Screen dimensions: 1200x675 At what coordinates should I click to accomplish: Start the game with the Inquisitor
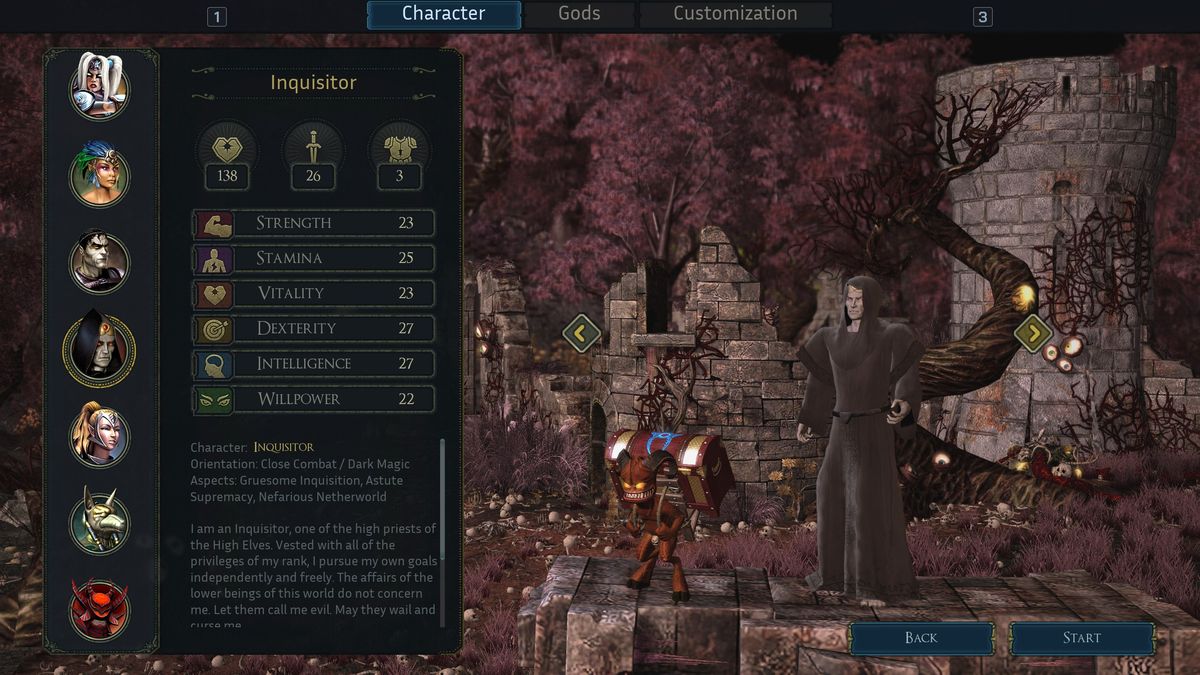pos(1081,638)
